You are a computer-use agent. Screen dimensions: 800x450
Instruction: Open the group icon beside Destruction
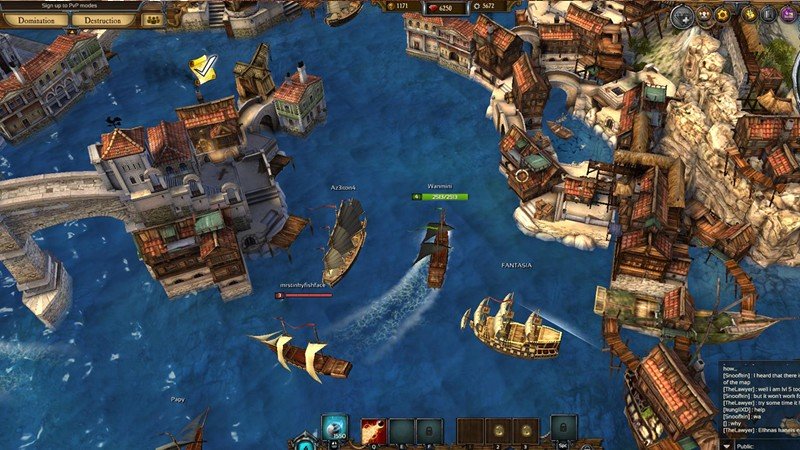tap(152, 19)
